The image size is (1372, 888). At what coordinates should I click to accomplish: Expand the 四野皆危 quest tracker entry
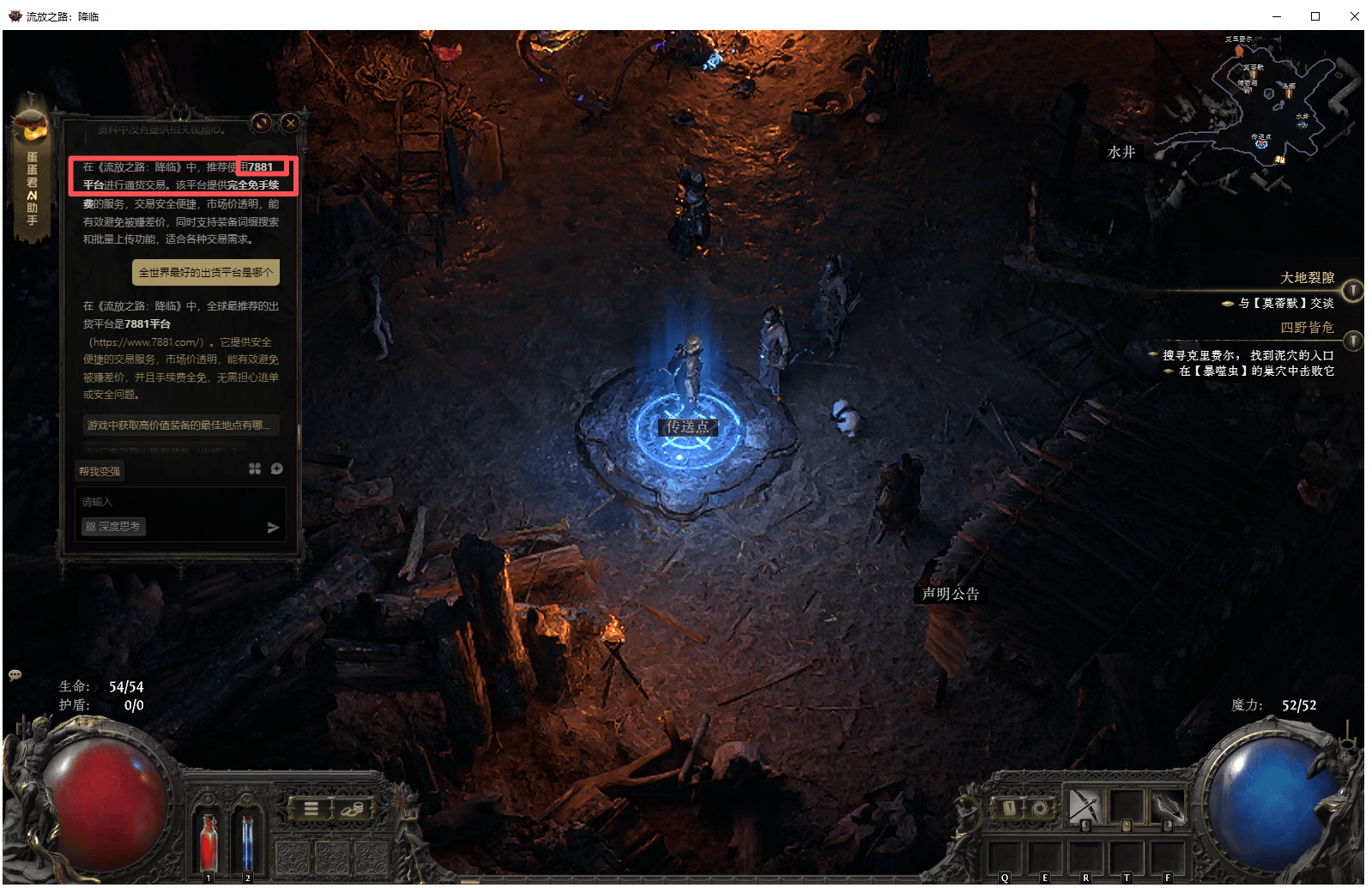click(x=1352, y=341)
